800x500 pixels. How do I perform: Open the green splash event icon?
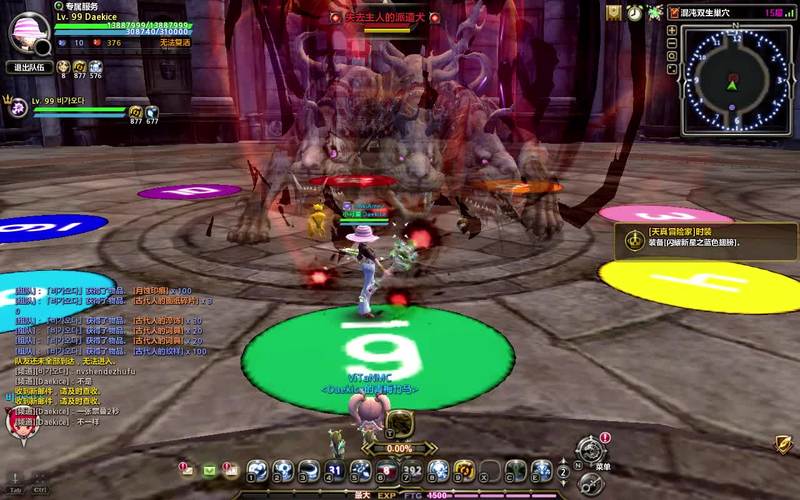655,12
